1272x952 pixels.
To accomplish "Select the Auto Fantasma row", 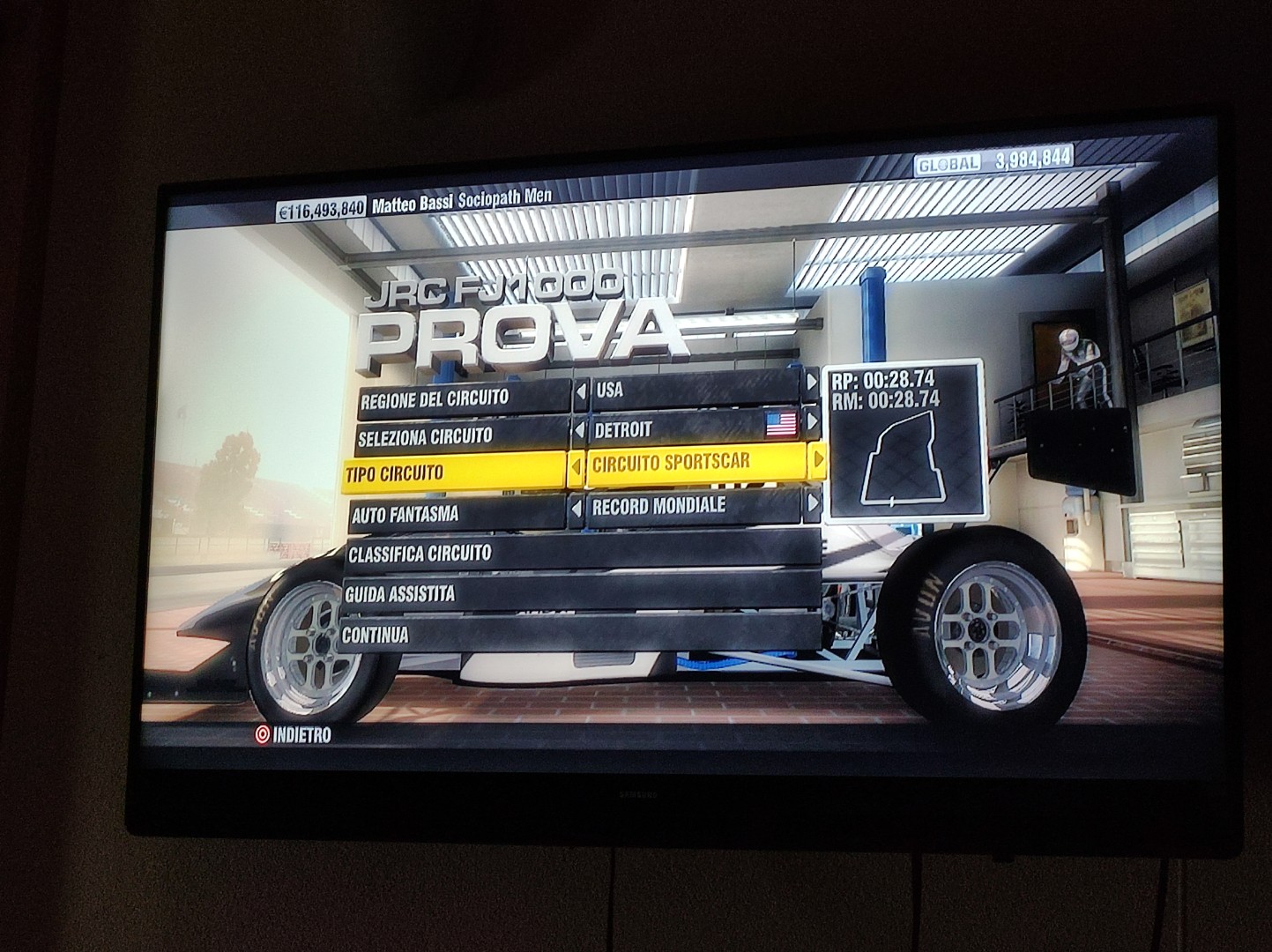I will click(457, 514).
